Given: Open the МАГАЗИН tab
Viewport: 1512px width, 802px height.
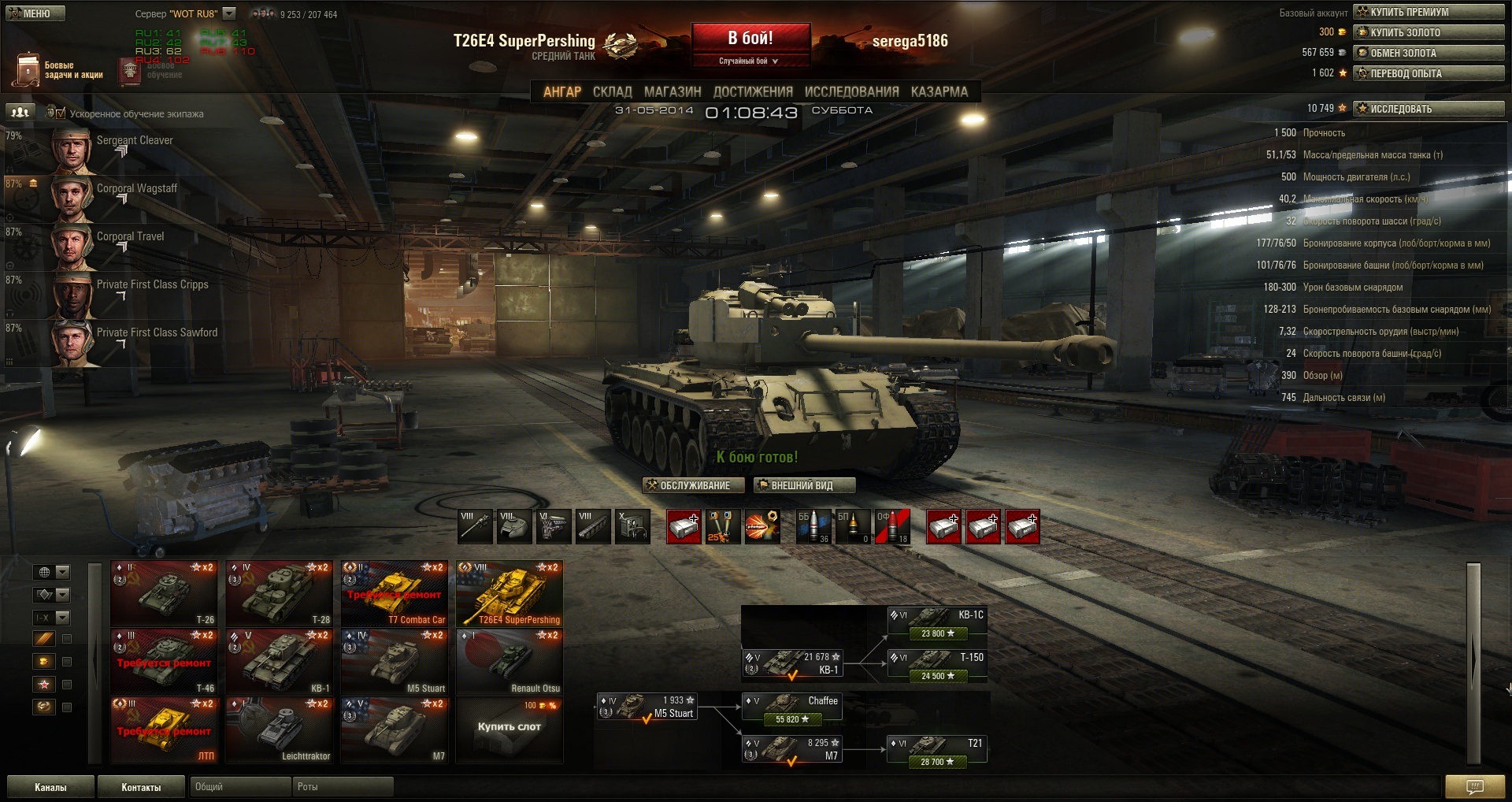Looking at the screenshot, I should 672,92.
